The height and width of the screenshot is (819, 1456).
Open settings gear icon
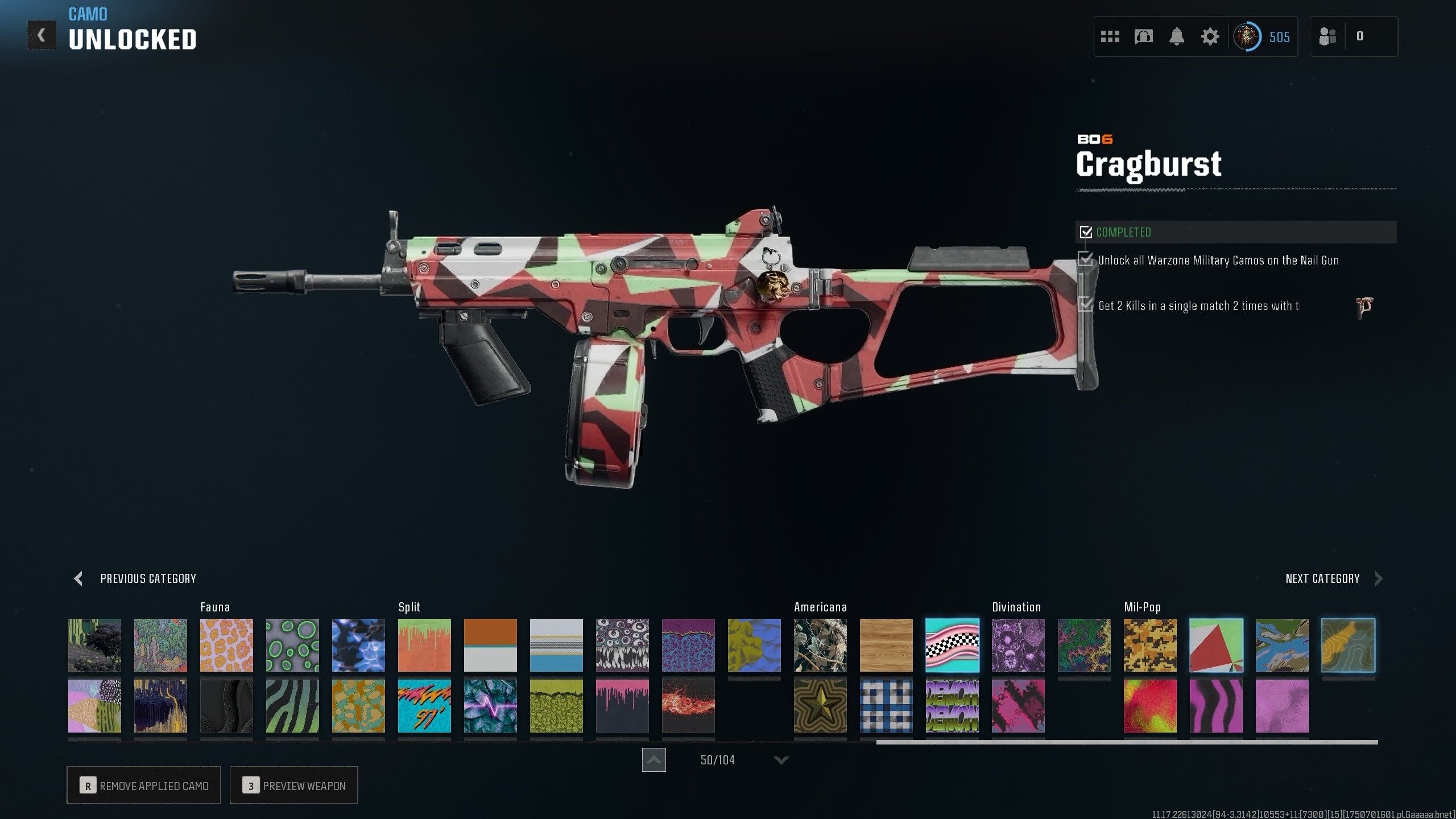1210,37
